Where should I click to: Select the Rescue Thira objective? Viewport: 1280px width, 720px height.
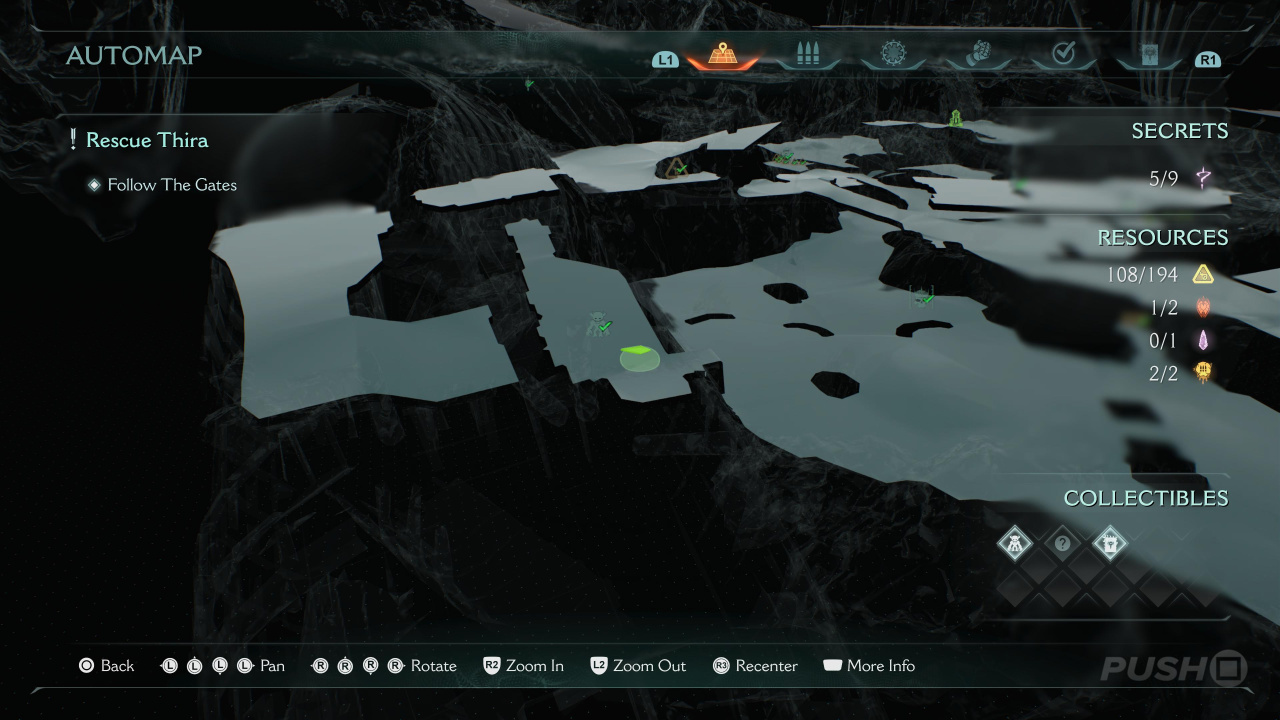click(146, 140)
